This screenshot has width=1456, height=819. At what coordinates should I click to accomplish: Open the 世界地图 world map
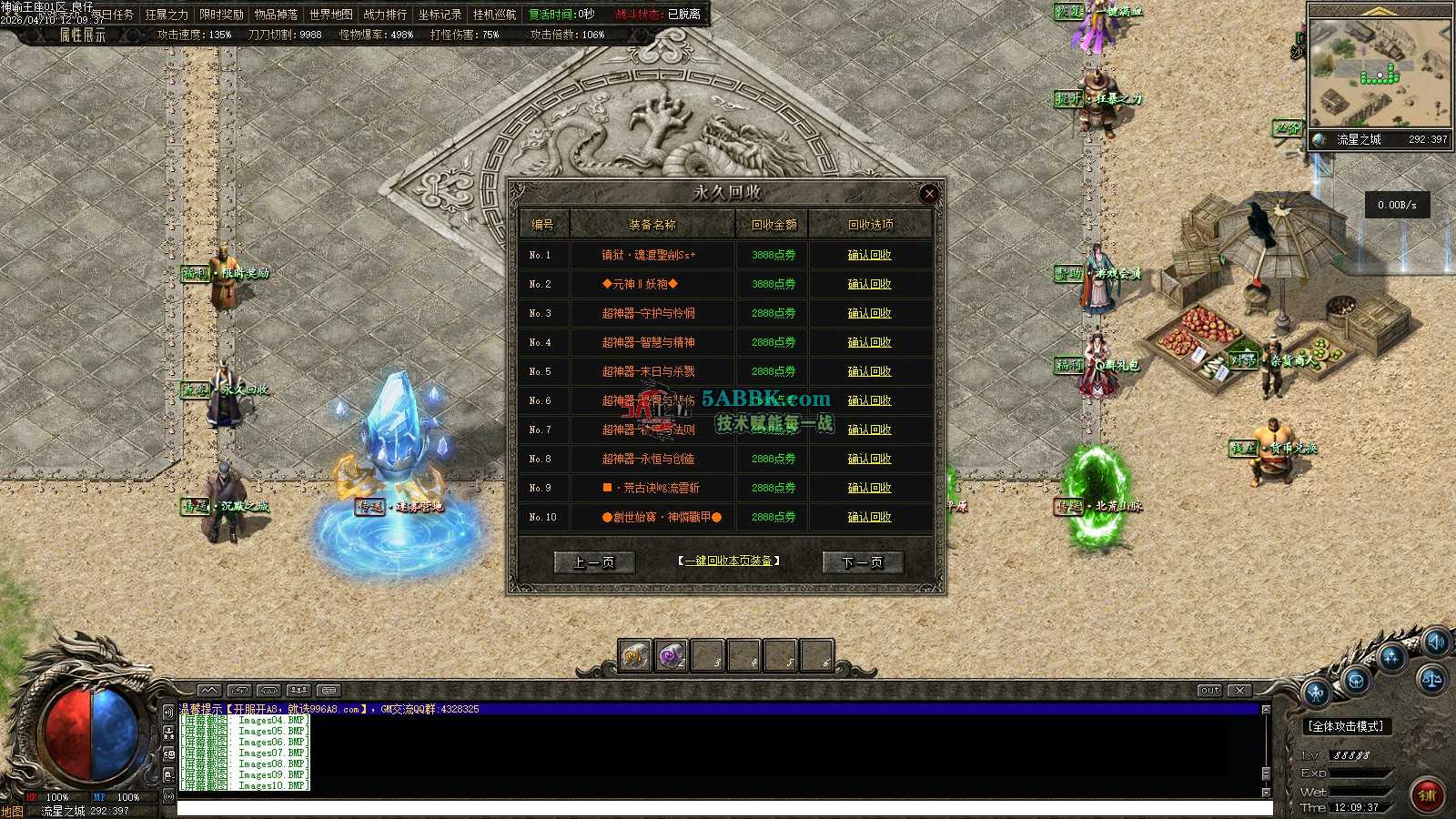coord(330,15)
